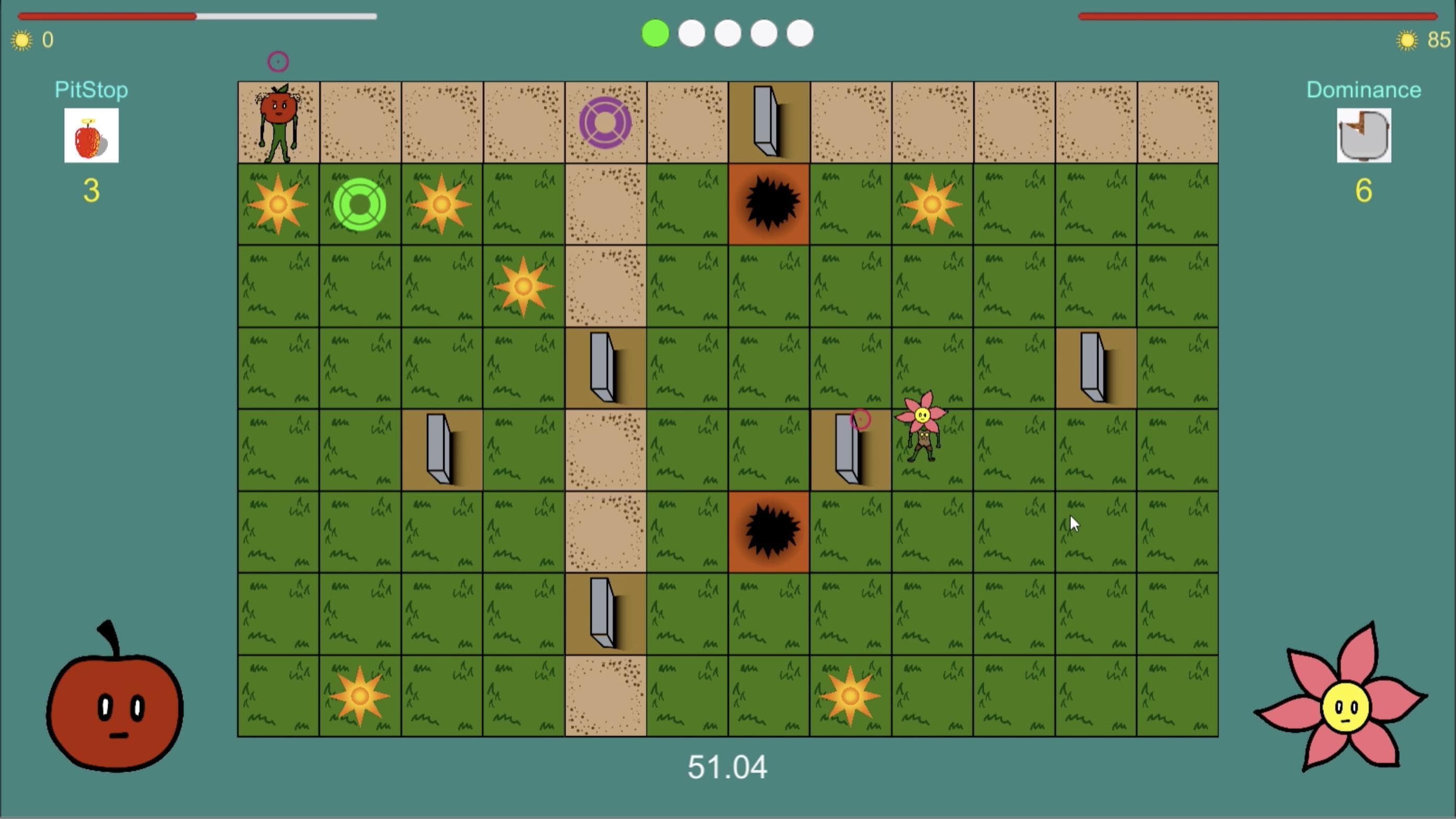The height and width of the screenshot is (819, 1456).
Task: Choose the board tile with the purple ring
Action: pyautogui.click(x=605, y=123)
